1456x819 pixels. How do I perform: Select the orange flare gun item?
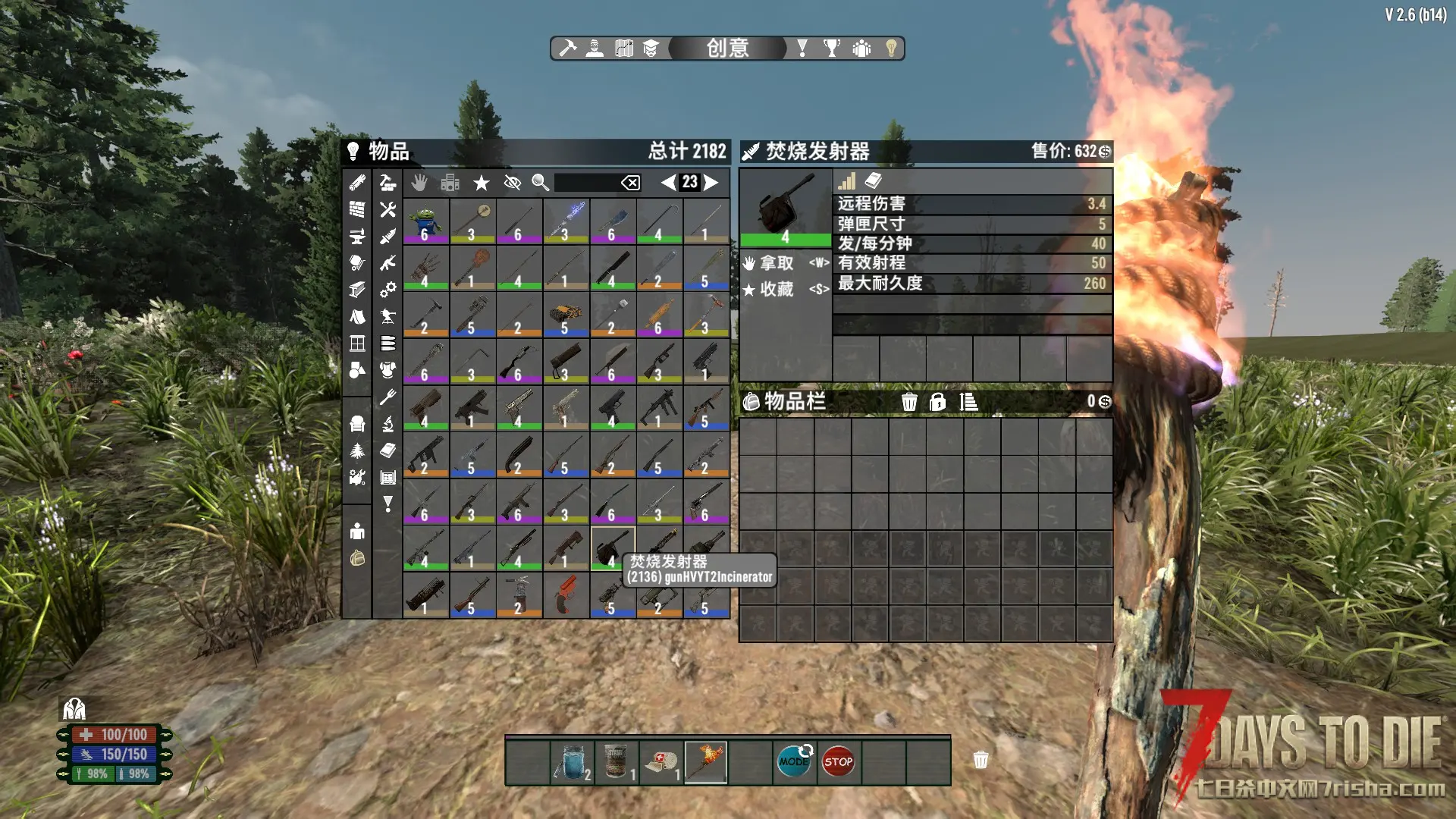coord(566,595)
